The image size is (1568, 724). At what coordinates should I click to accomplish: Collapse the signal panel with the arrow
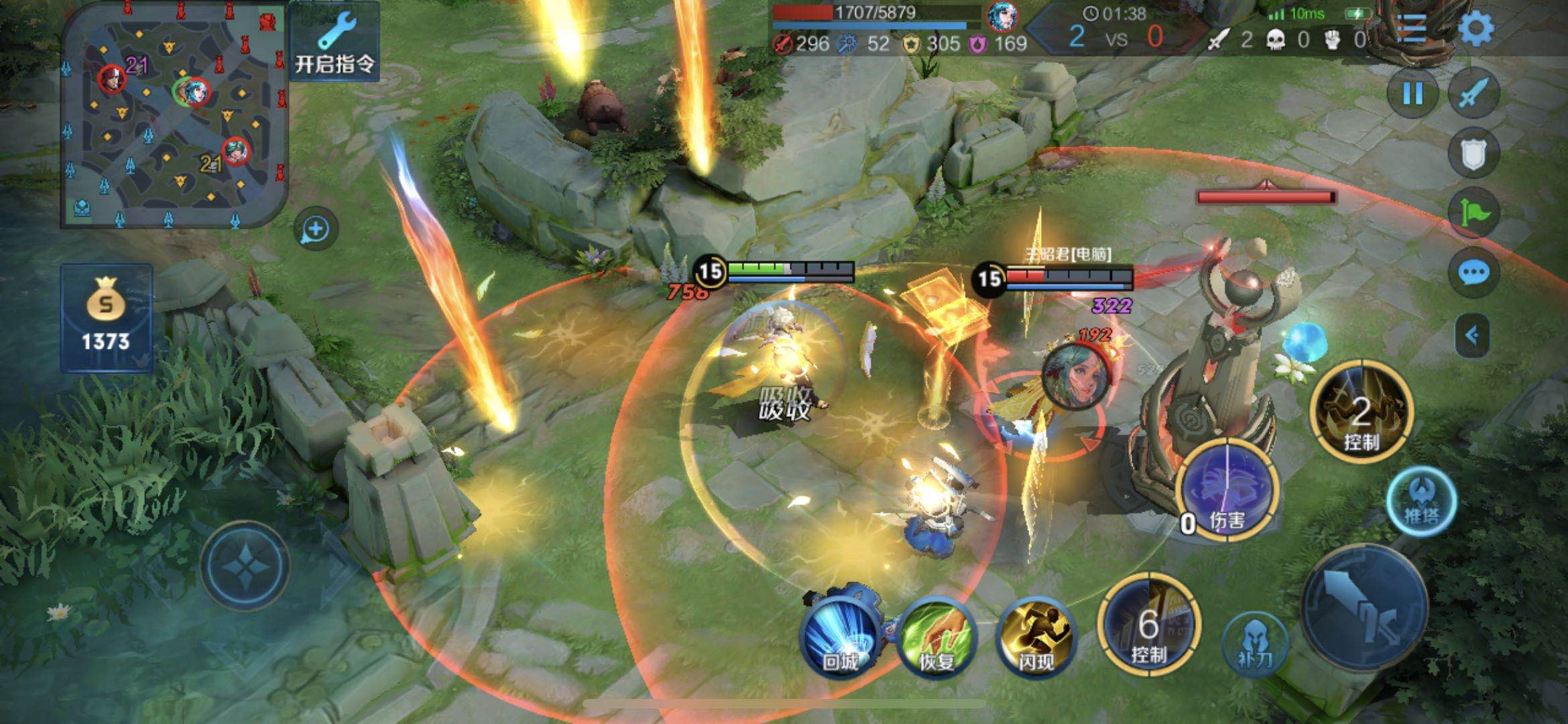click(1472, 335)
